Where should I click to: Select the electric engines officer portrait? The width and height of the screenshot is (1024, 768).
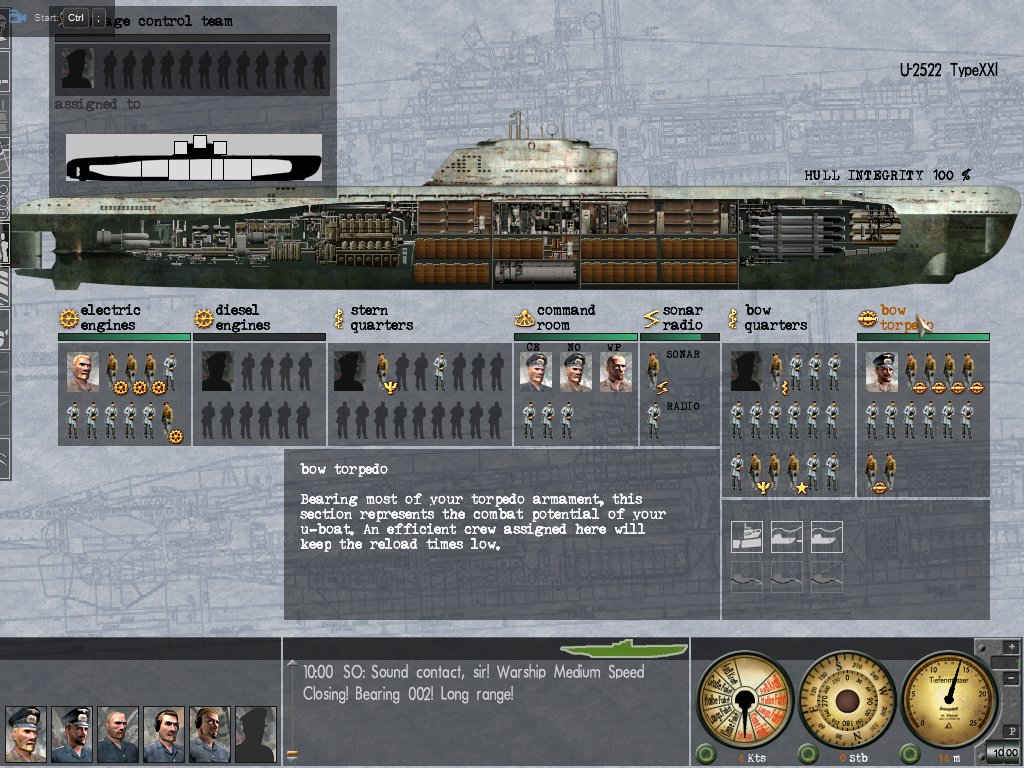coord(84,372)
